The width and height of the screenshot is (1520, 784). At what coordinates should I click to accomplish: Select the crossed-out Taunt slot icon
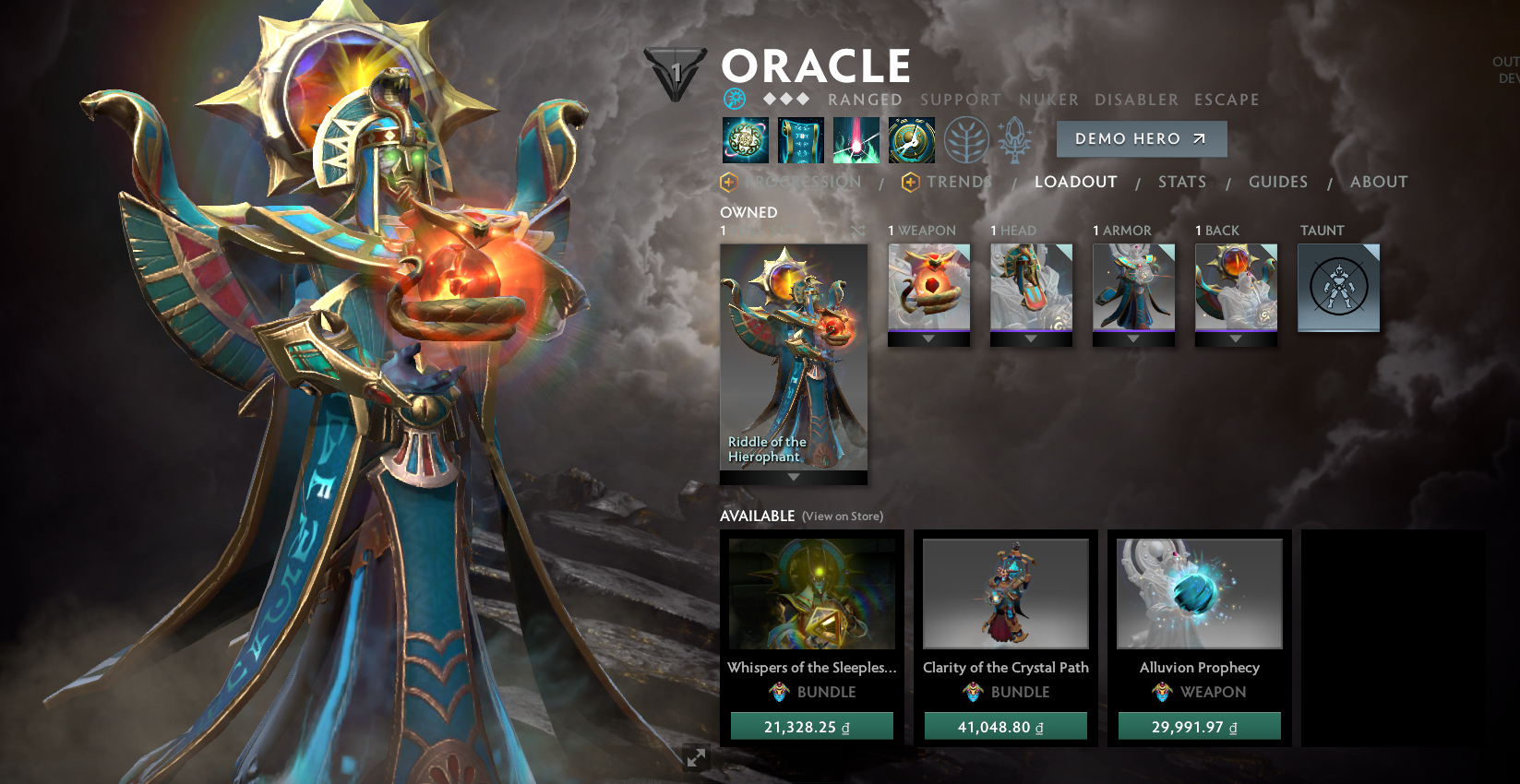point(1338,287)
